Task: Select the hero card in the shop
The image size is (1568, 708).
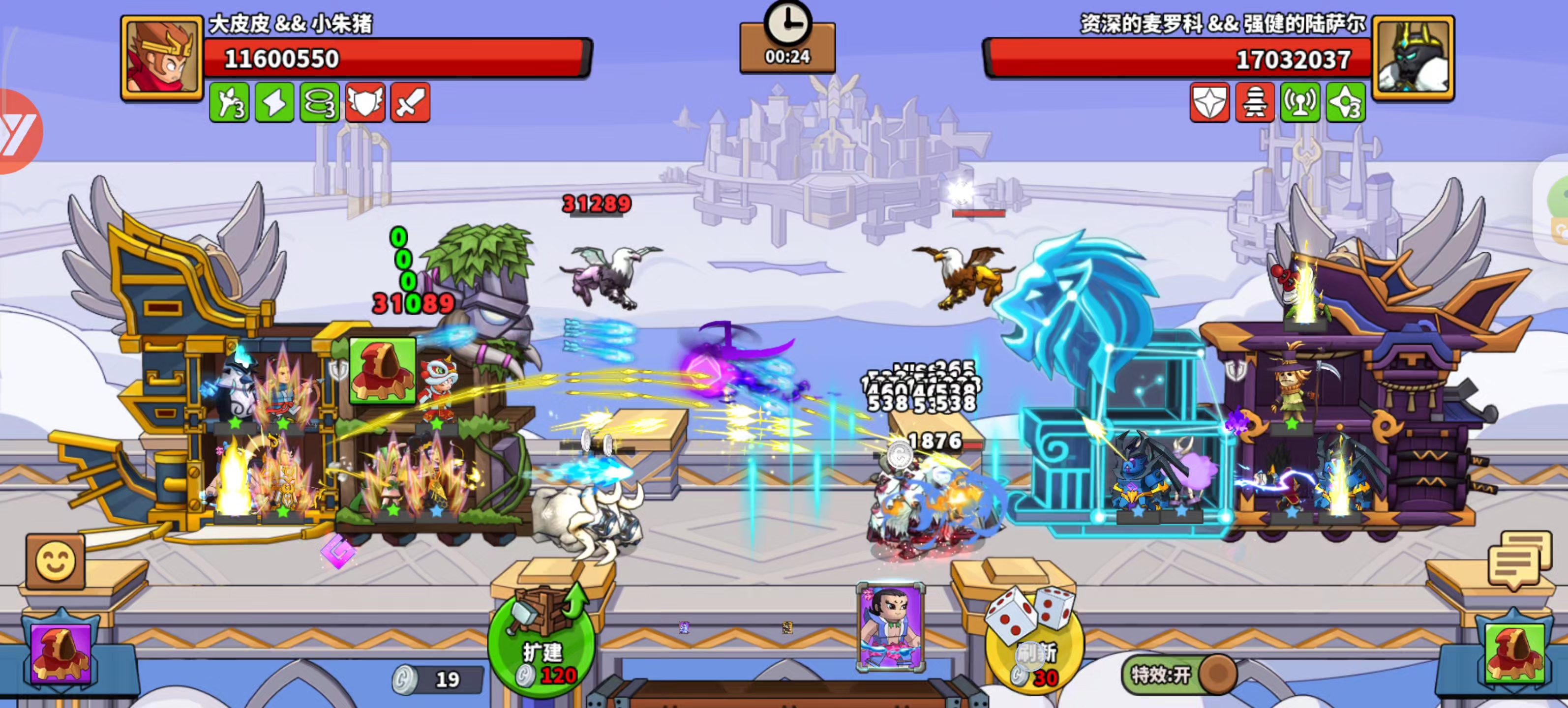Action: [x=890, y=627]
